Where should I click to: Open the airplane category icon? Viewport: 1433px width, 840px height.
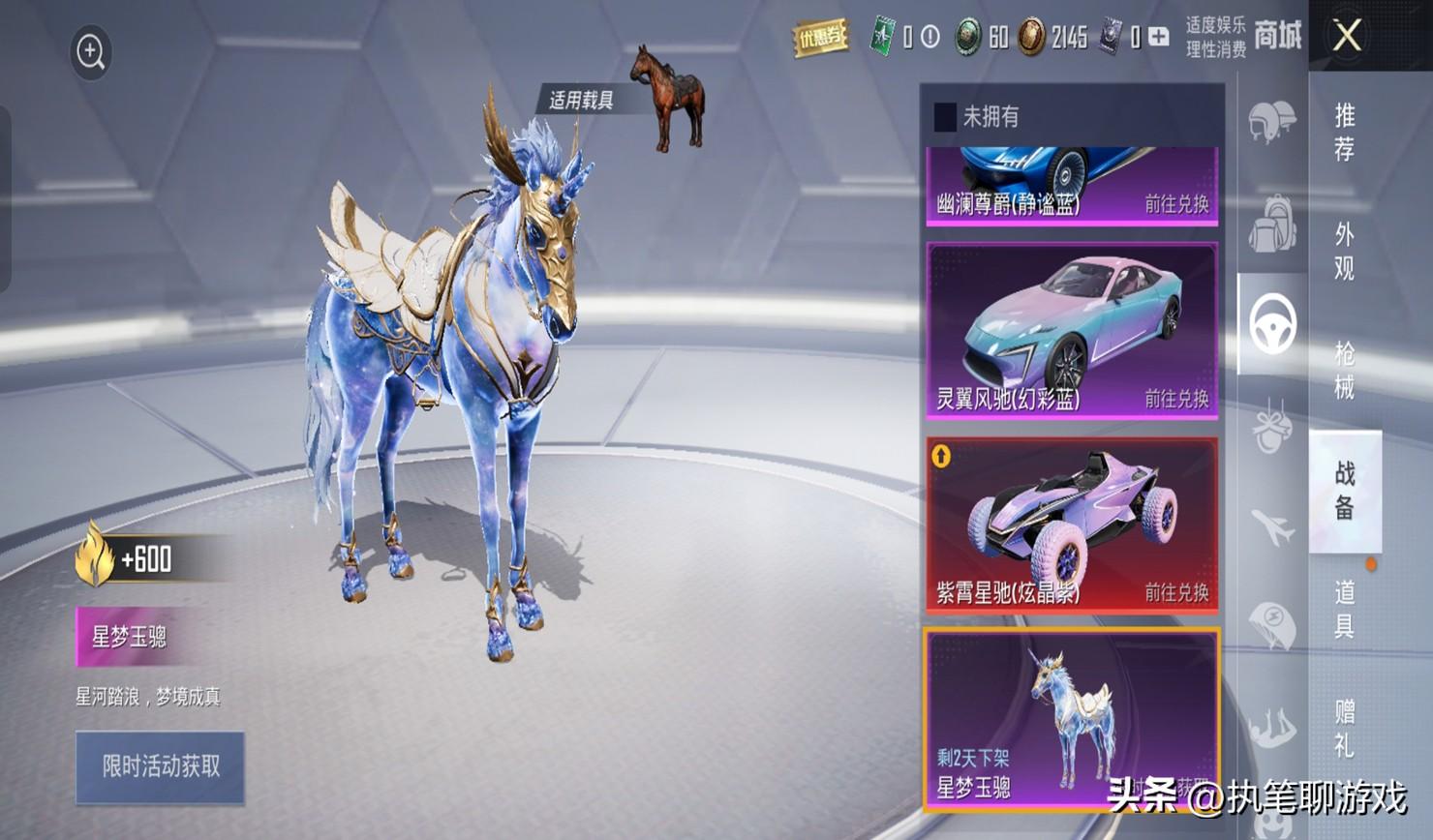click(1271, 527)
